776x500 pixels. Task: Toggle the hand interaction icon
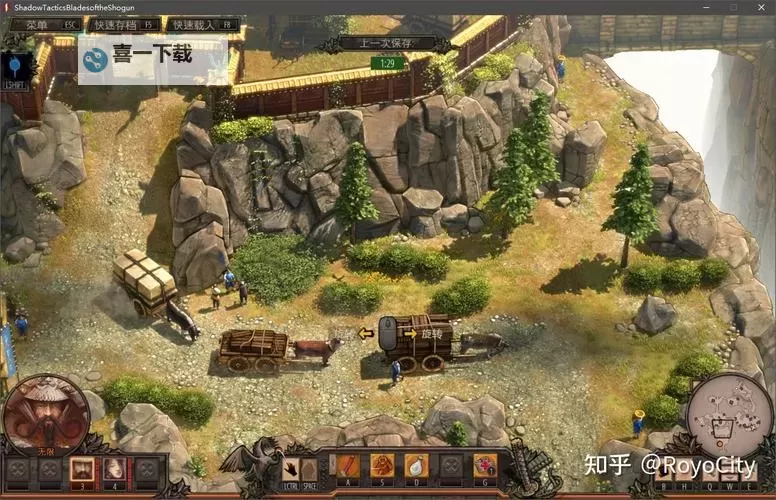point(291,467)
